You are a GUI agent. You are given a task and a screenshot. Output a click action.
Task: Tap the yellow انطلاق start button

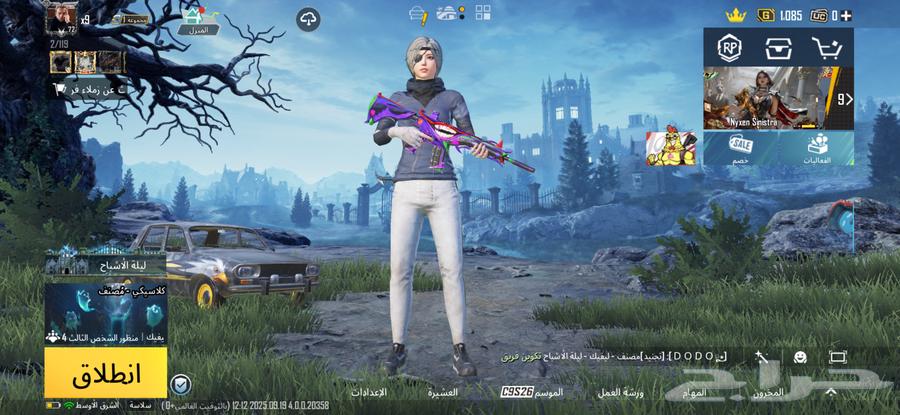pos(105,373)
